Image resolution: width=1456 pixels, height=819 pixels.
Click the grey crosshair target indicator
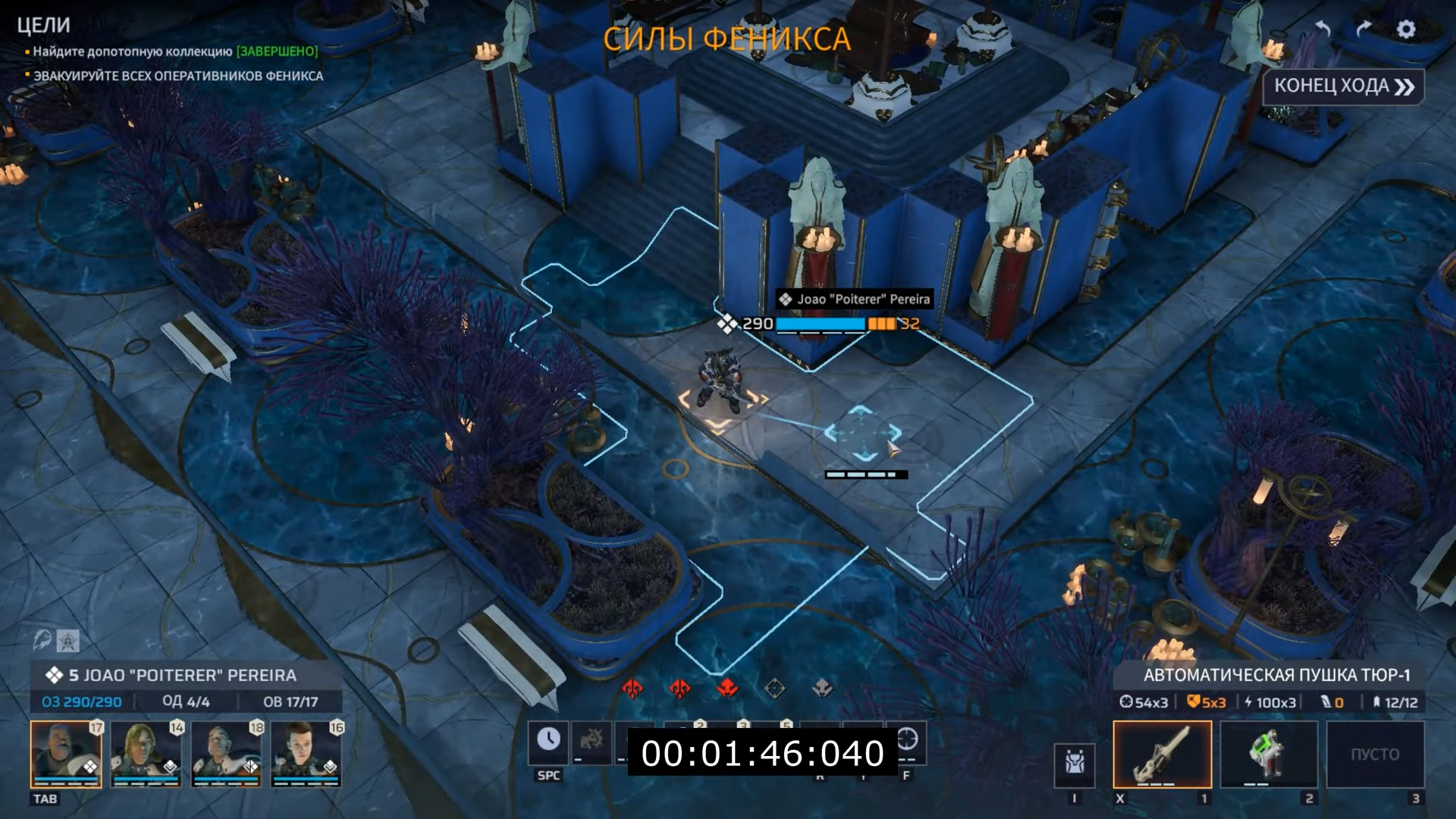(x=774, y=688)
